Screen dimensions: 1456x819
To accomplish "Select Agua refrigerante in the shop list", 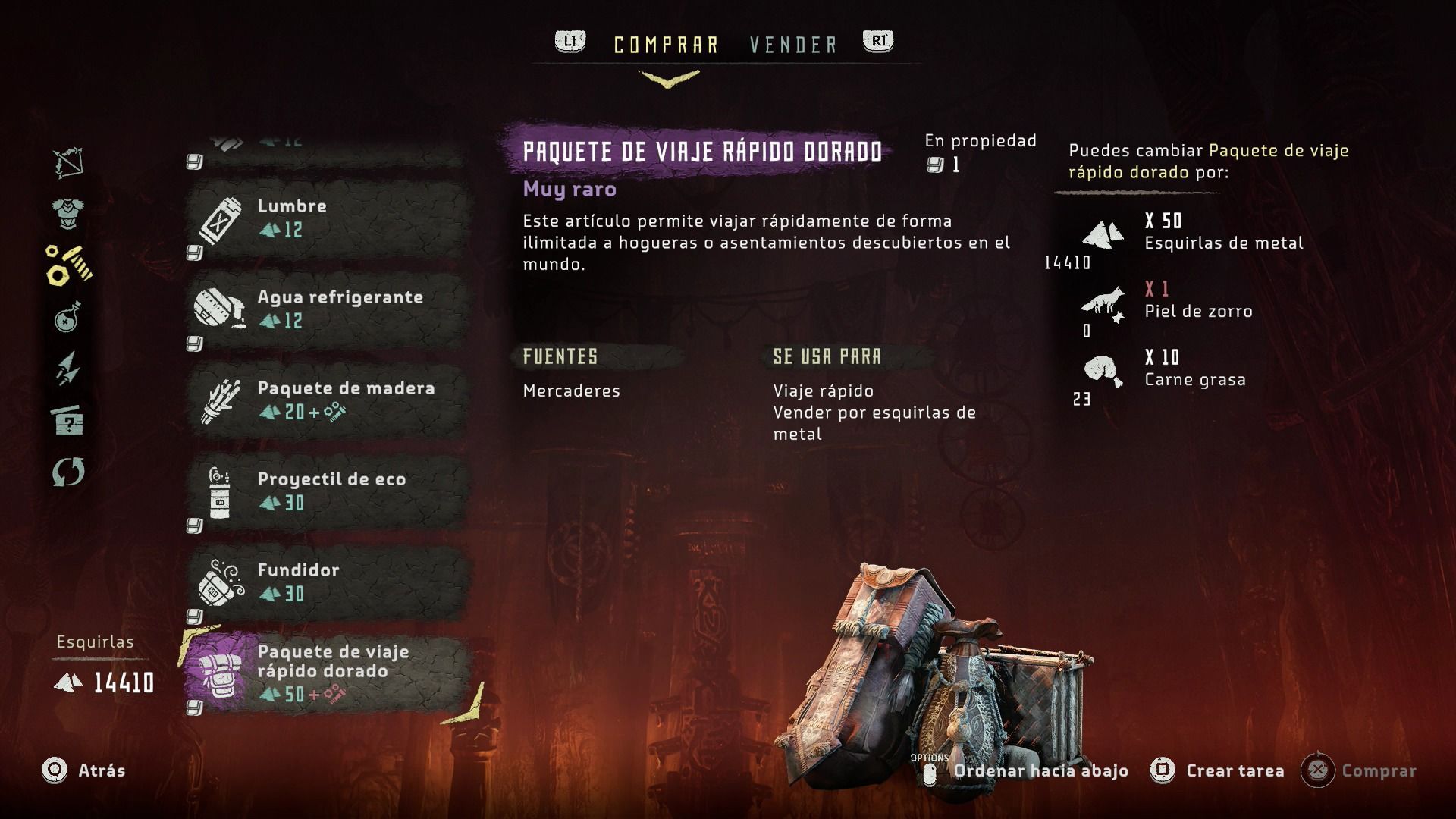I will pyautogui.click(x=326, y=309).
